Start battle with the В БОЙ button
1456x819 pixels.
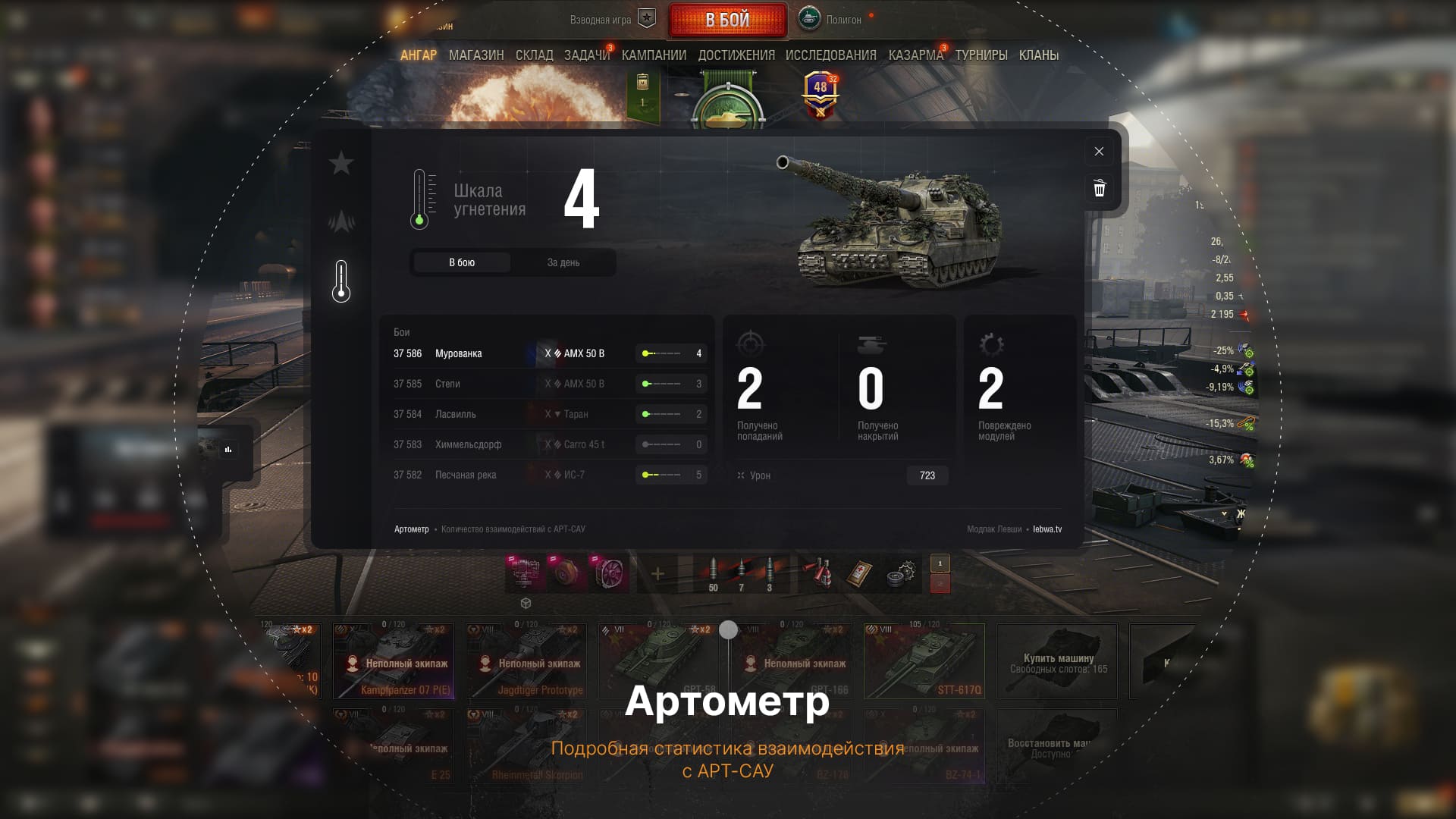click(727, 20)
